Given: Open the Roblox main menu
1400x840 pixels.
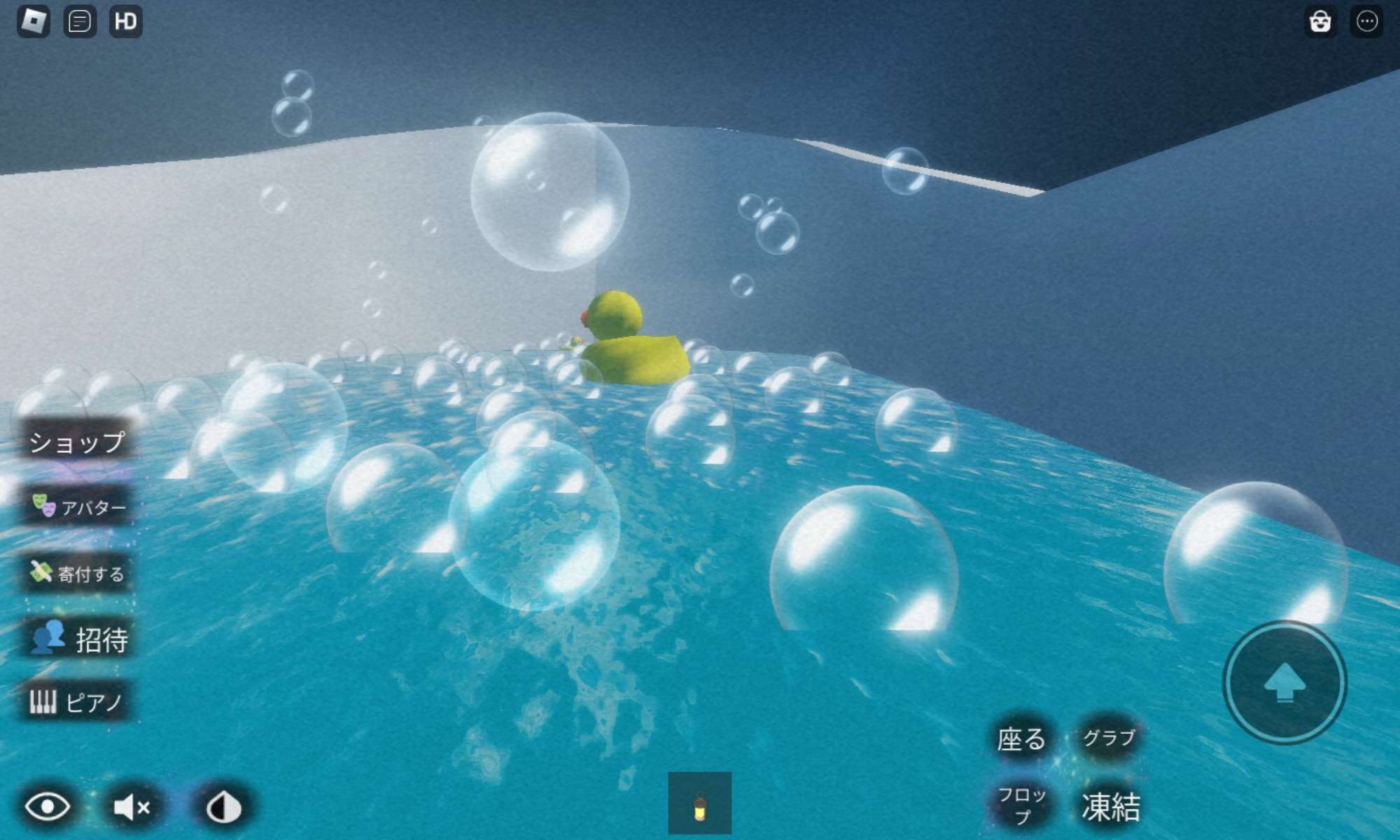Looking at the screenshot, I should pyautogui.click(x=33, y=22).
